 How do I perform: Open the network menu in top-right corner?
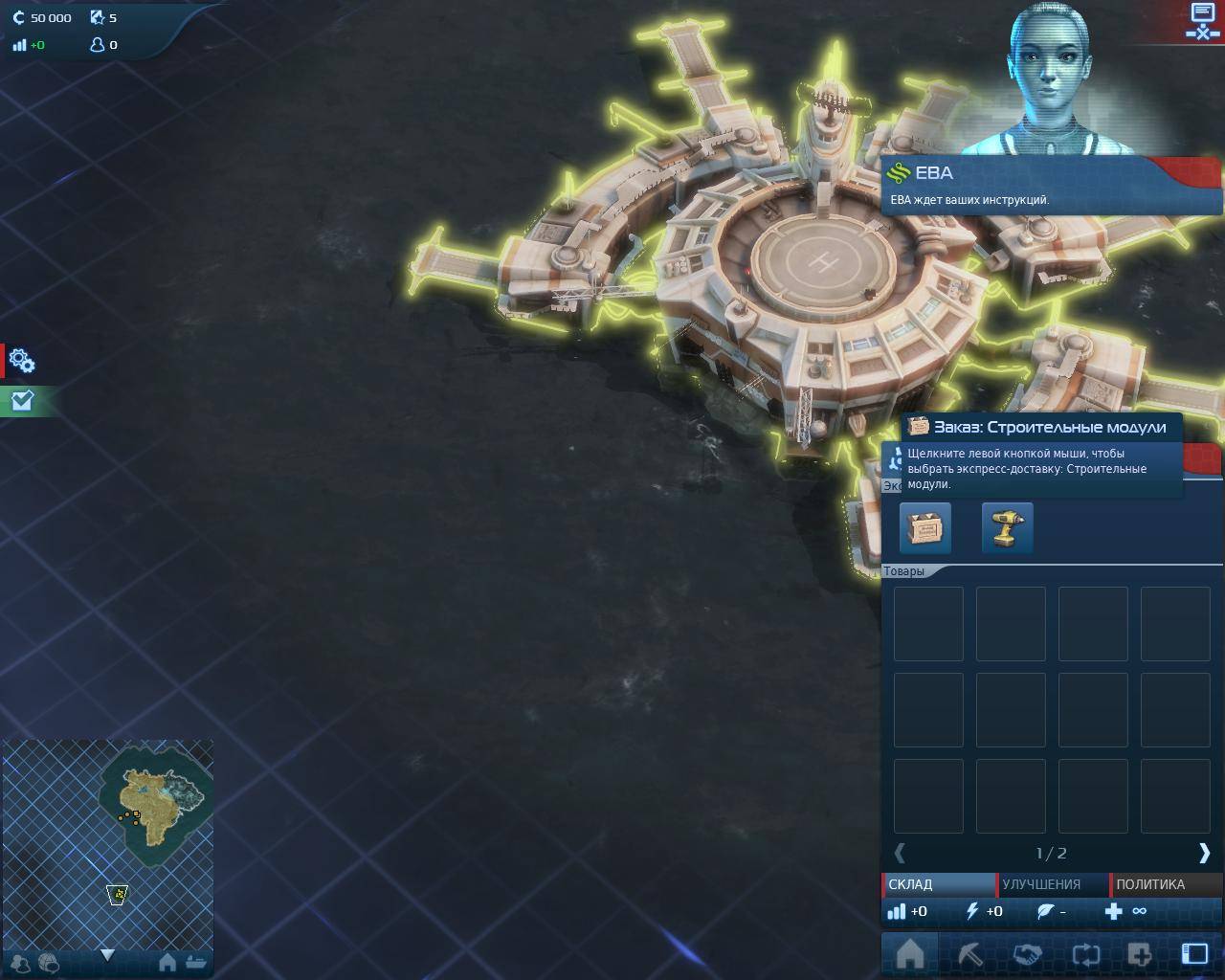(1202, 21)
